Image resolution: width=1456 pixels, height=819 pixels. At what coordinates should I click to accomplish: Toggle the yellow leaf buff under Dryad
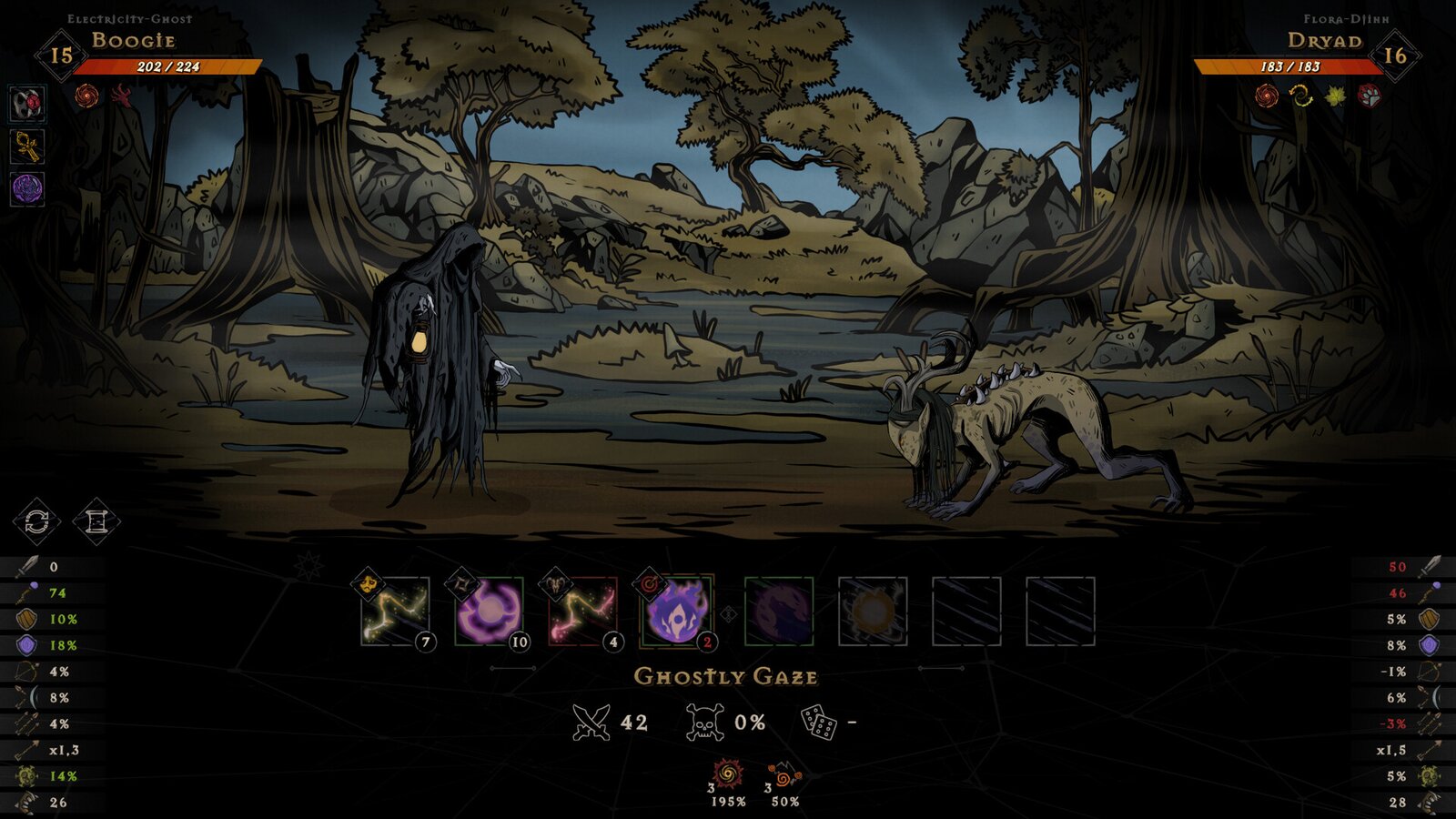(x=1335, y=94)
